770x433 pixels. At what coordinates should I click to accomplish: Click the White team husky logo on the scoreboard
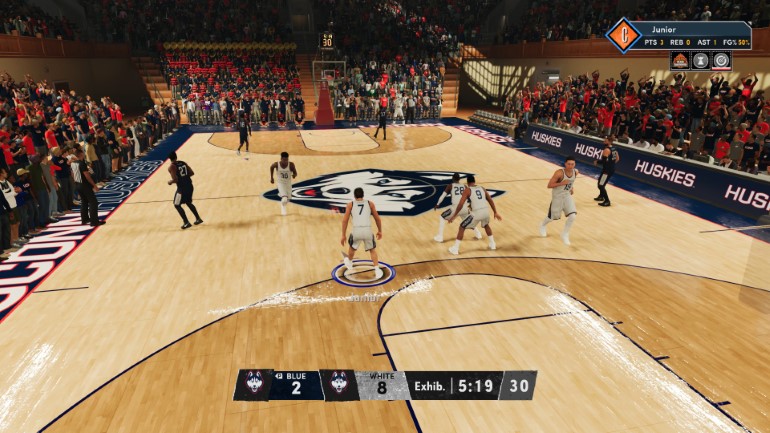point(338,385)
